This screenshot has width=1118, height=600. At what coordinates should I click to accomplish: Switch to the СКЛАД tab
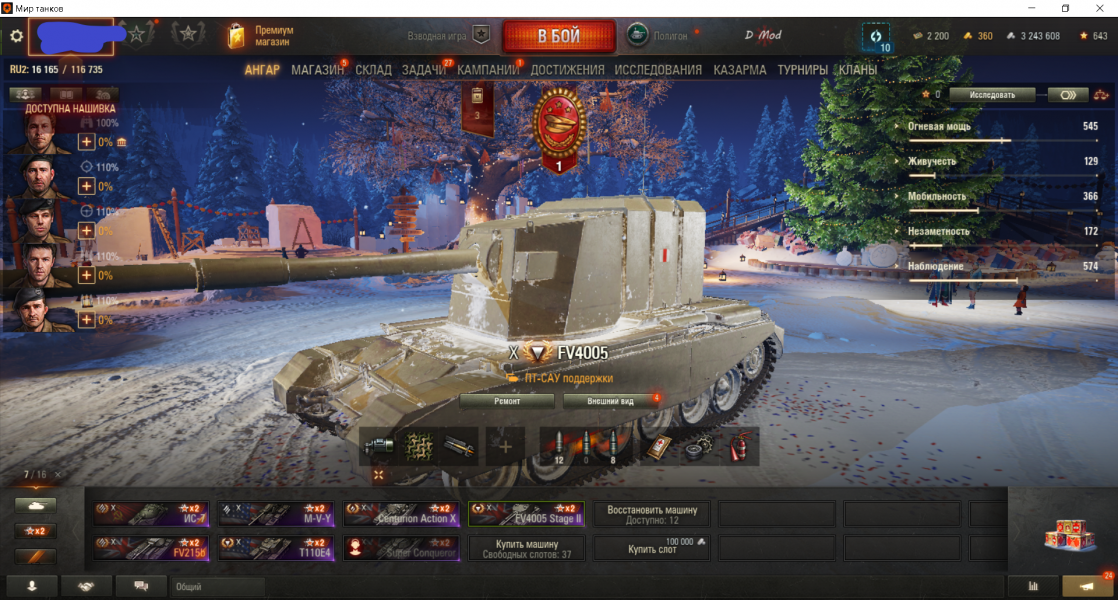coord(373,70)
